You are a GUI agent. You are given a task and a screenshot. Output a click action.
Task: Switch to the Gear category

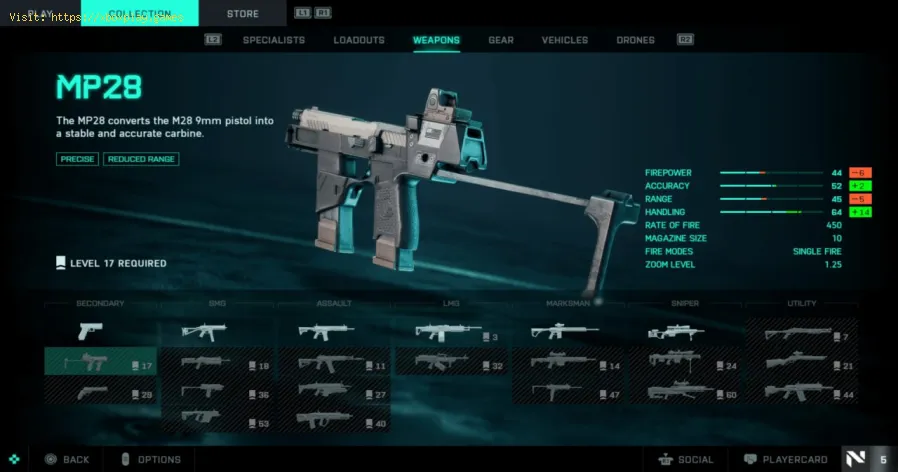501,40
